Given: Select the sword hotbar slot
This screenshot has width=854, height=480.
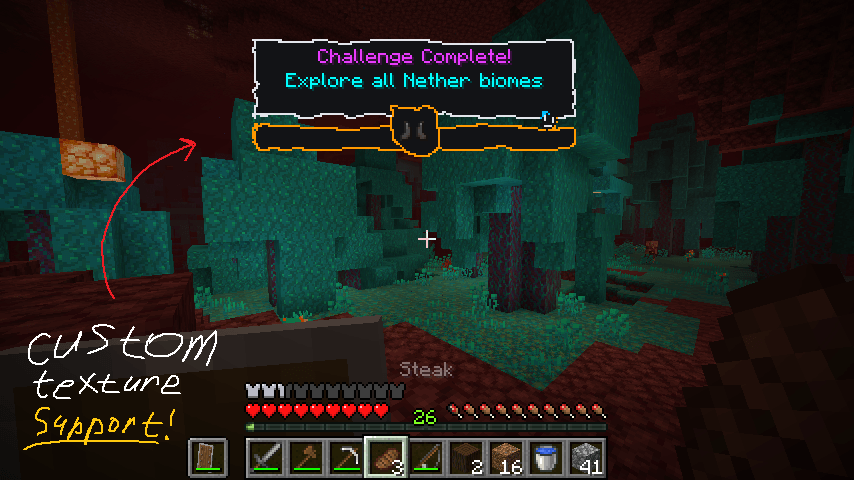Looking at the screenshot, I should click(x=266, y=458).
